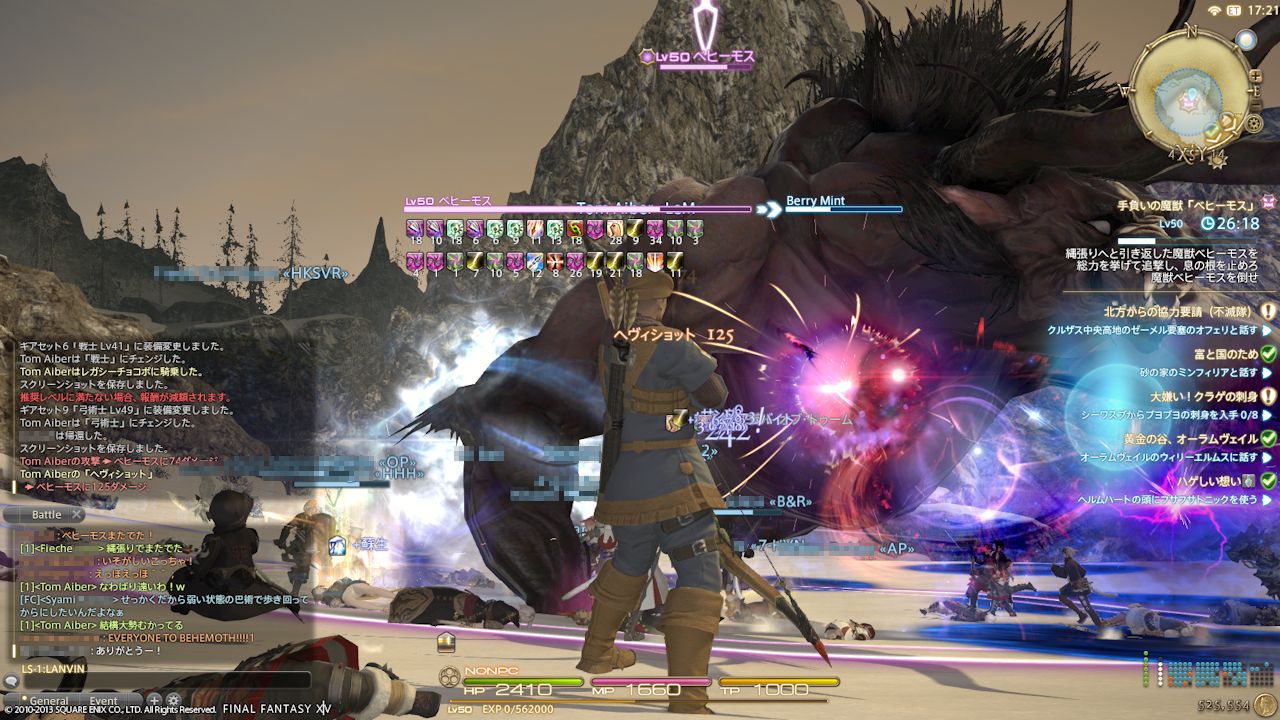This screenshot has height=720, width=1280.
Task: Add a new chat tab with plus button
Action: click(154, 700)
